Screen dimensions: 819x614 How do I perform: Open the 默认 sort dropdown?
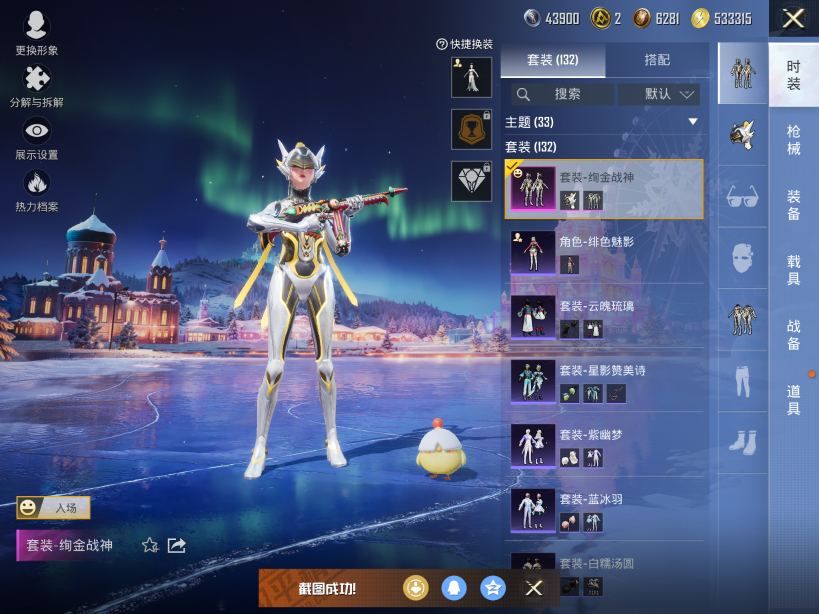point(659,94)
